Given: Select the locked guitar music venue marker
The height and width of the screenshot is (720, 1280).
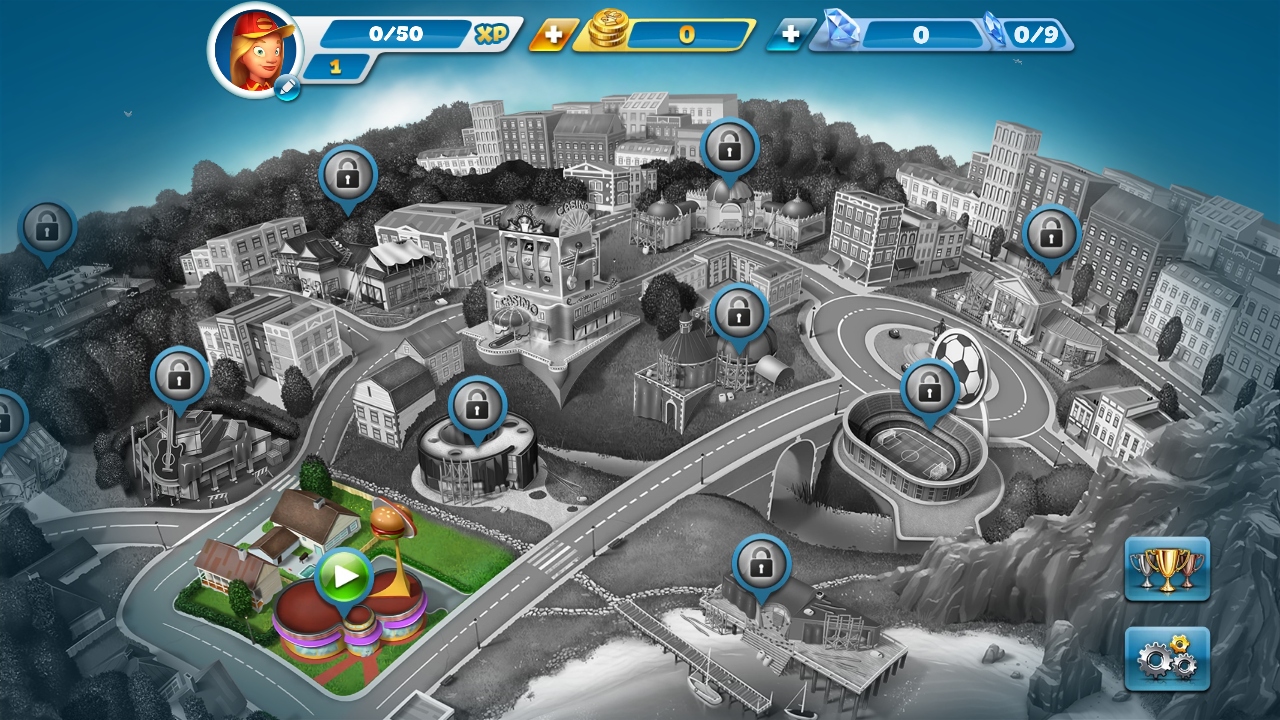Looking at the screenshot, I should point(180,377).
